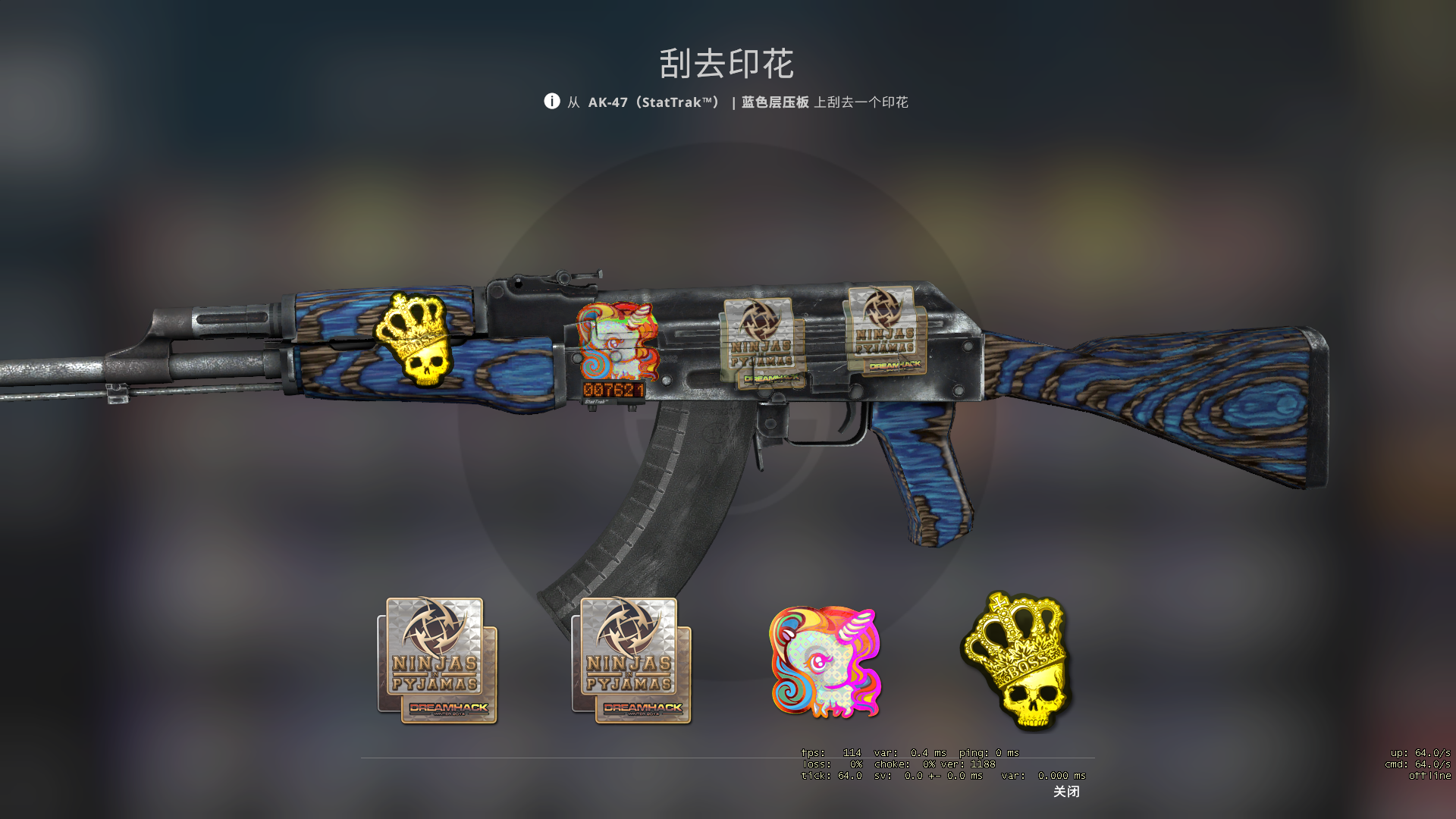The image size is (1456, 819).
Task: Click the 蓝色层压板 weapon name text
Action: pyautogui.click(x=775, y=101)
